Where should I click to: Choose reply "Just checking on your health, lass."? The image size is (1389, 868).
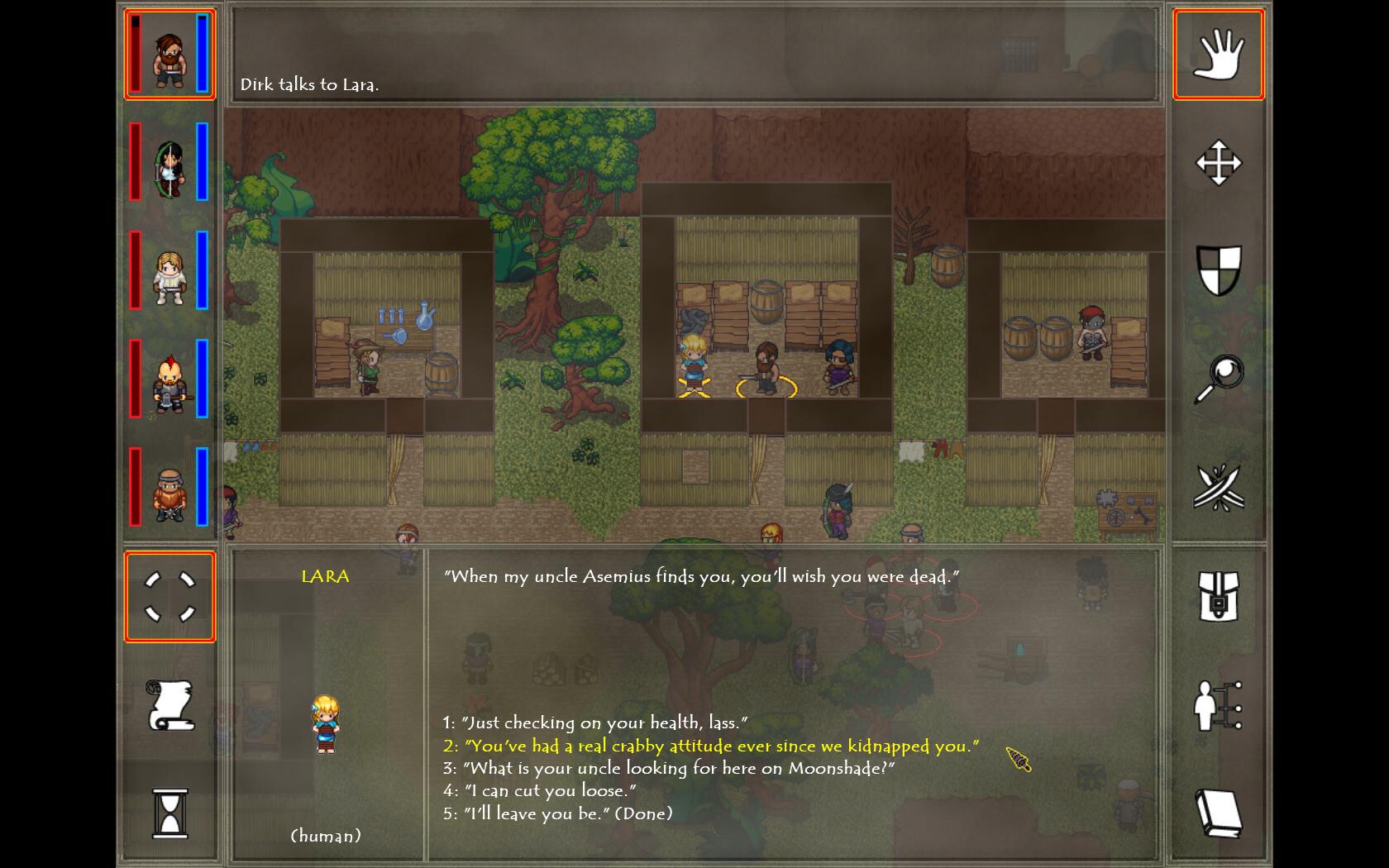tap(595, 723)
